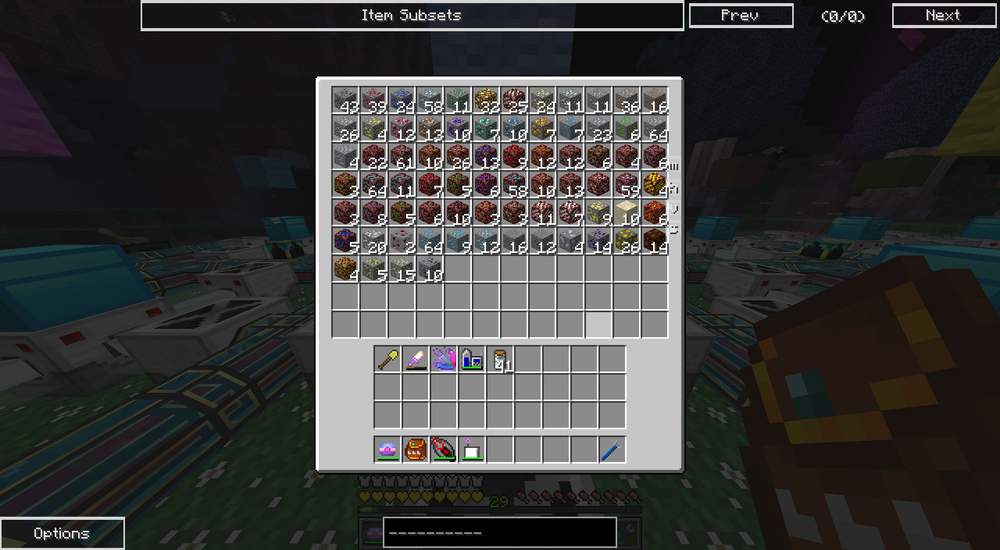Image resolution: width=1000 pixels, height=550 pixels.
Task: Click the item search text field
Action: (499, 532)
